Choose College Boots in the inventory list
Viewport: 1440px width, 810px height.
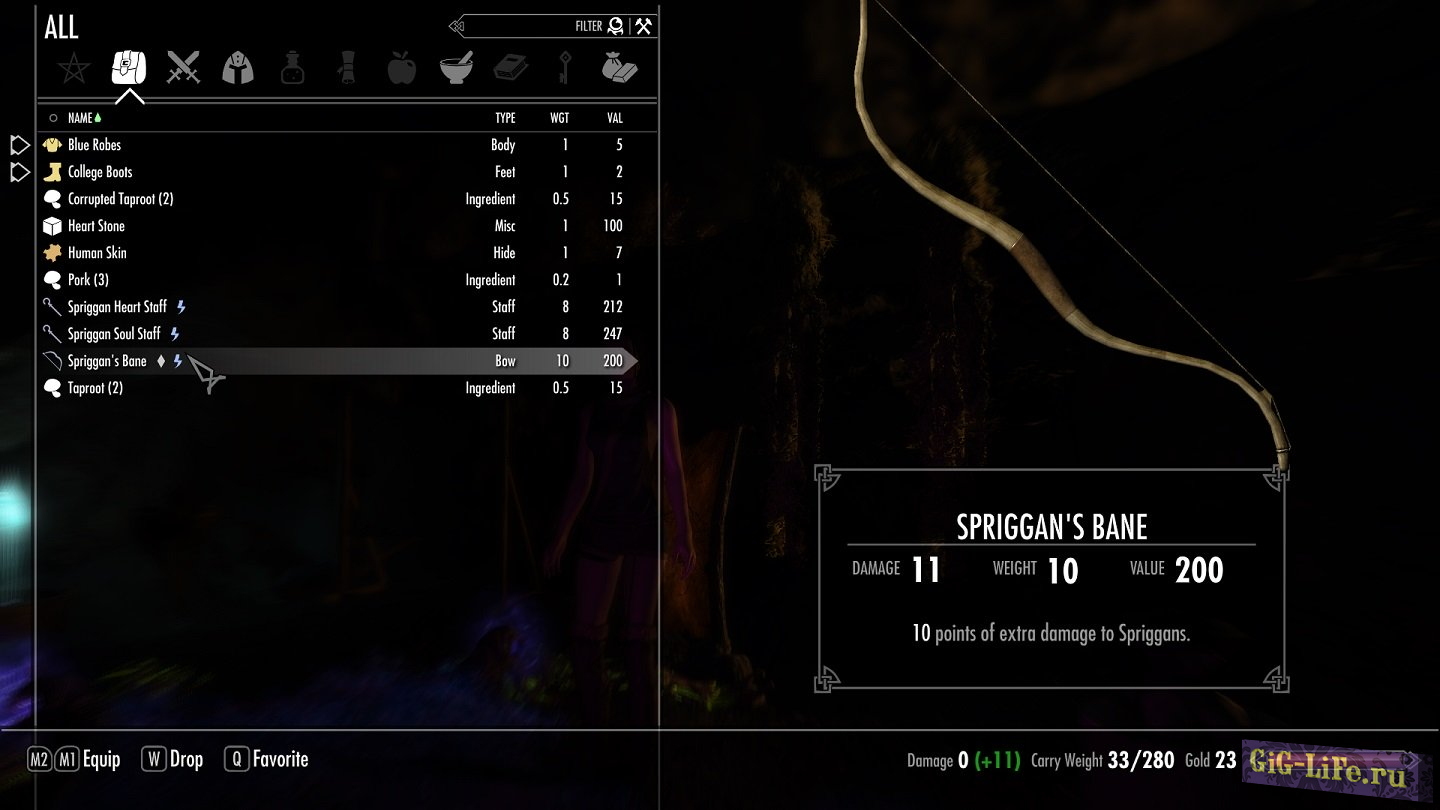[100, 172]
